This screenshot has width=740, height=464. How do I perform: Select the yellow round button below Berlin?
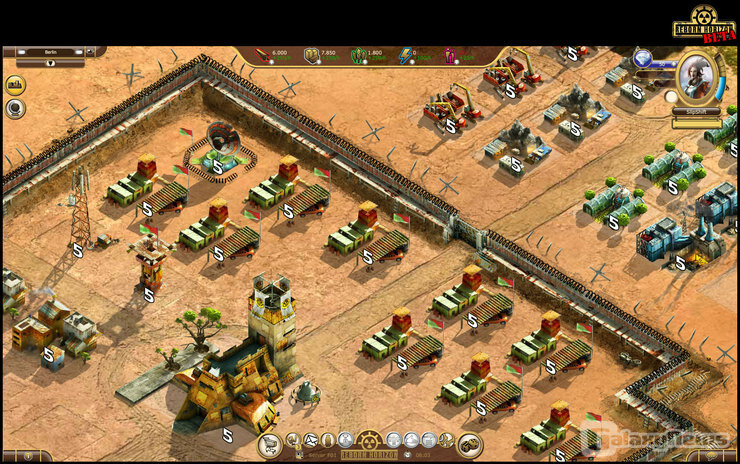(x=15, y=86)
